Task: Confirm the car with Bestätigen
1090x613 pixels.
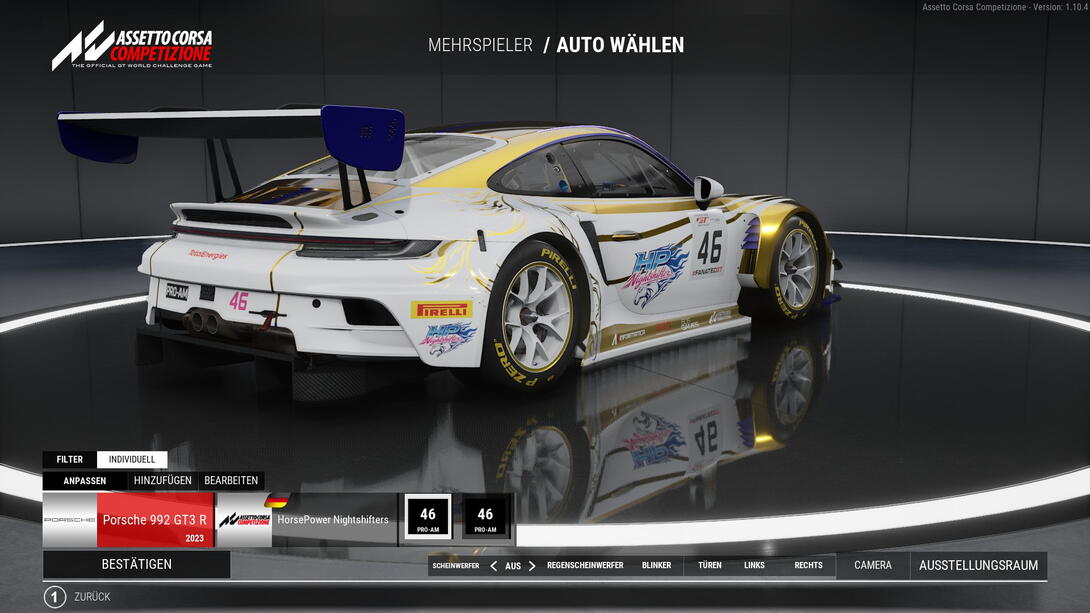Action: coord(136,564)
